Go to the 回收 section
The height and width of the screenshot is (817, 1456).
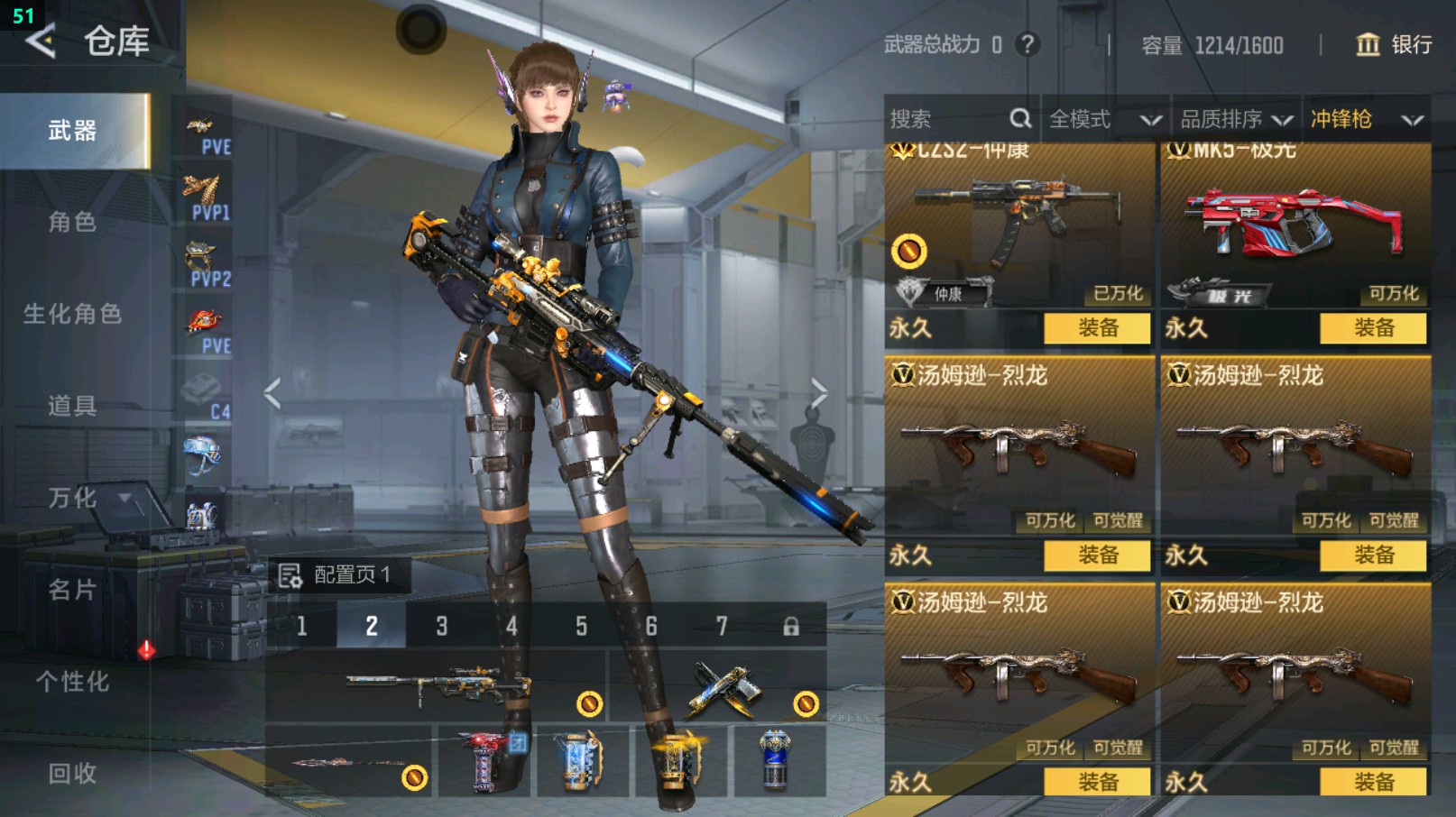pyautogui.click(x=72, y=773)
